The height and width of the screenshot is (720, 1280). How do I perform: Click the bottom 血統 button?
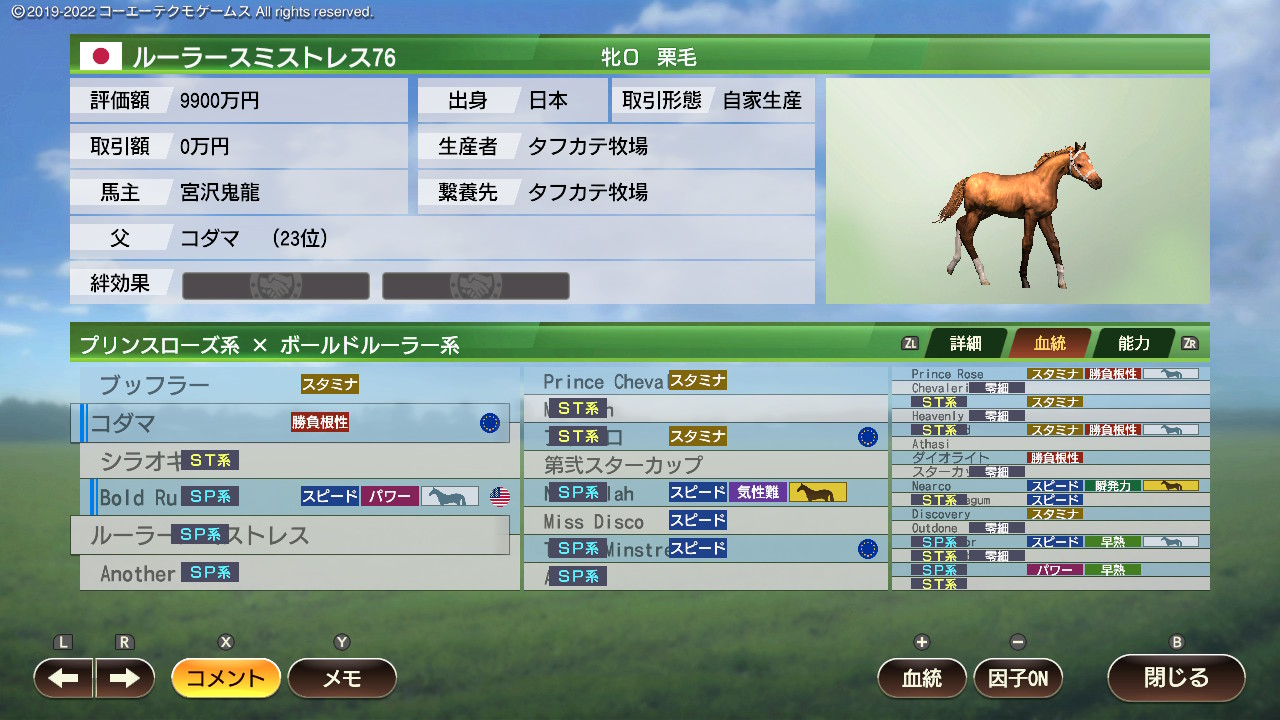click(922, 678)
